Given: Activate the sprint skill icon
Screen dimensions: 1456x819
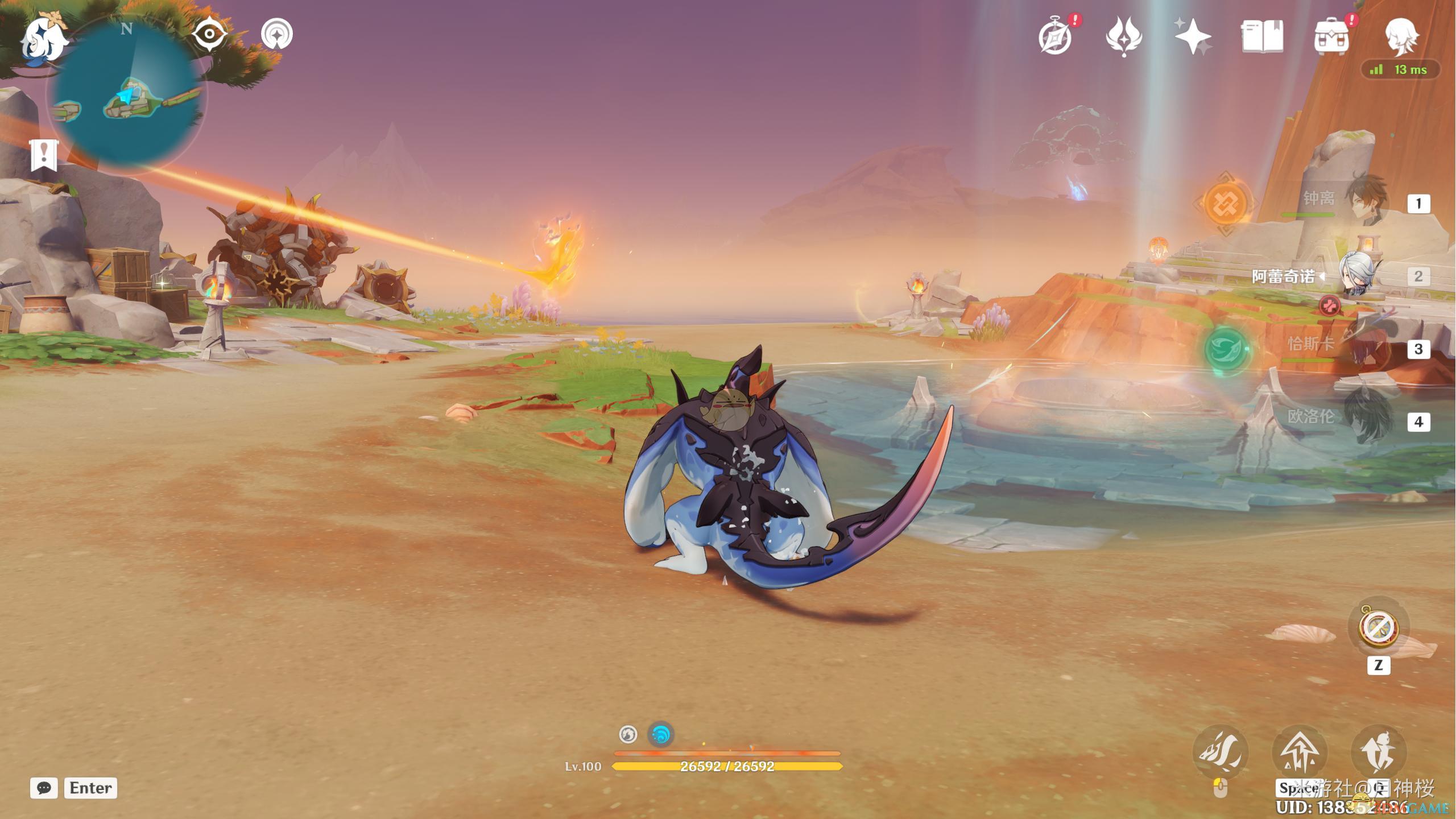Looking at the screenshot, I should 1378,752.
